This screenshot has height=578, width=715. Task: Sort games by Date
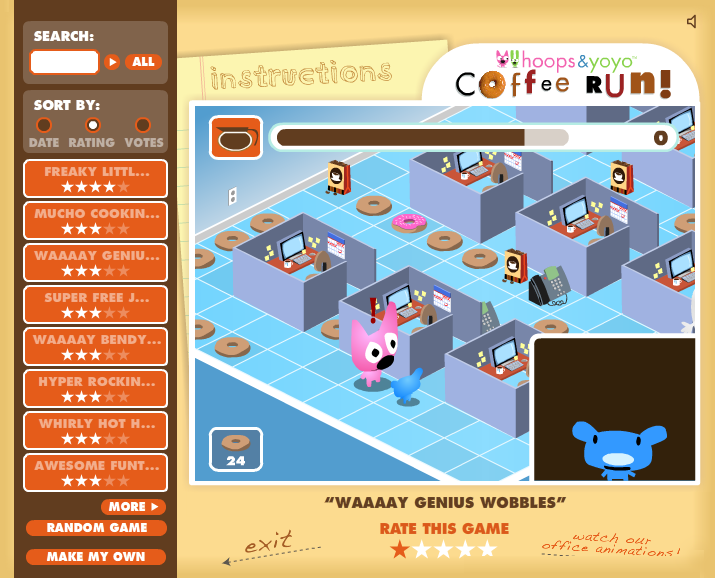pos(44,126)
